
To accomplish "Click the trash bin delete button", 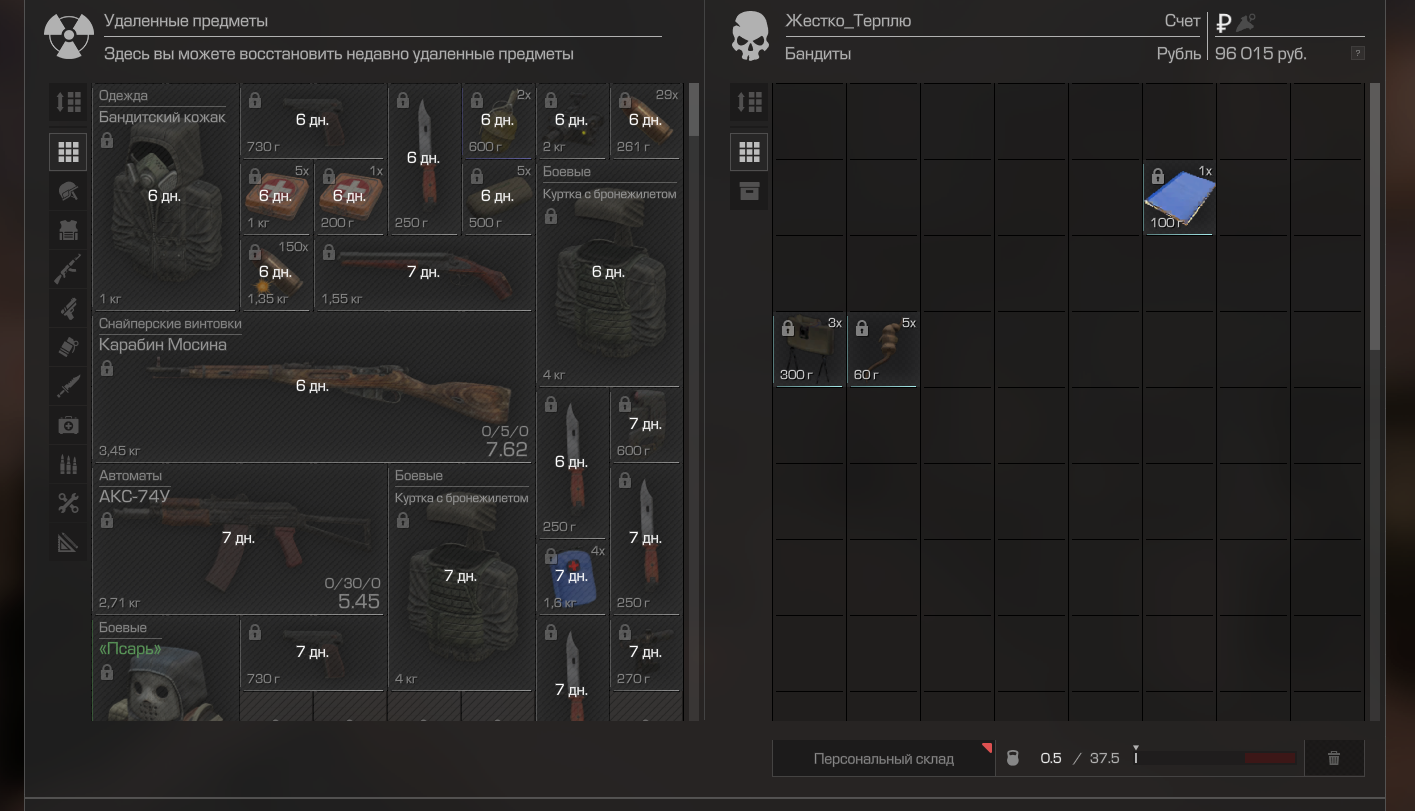I will [x=1333, y=758].
